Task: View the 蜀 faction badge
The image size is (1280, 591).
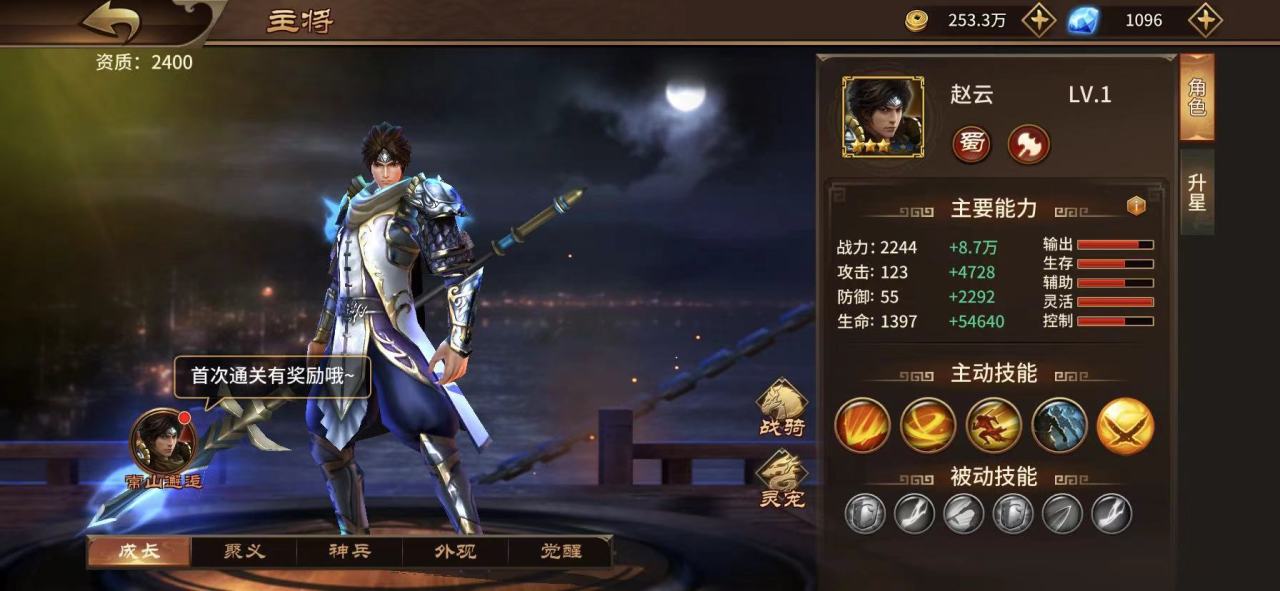Action: pos(971,145)
